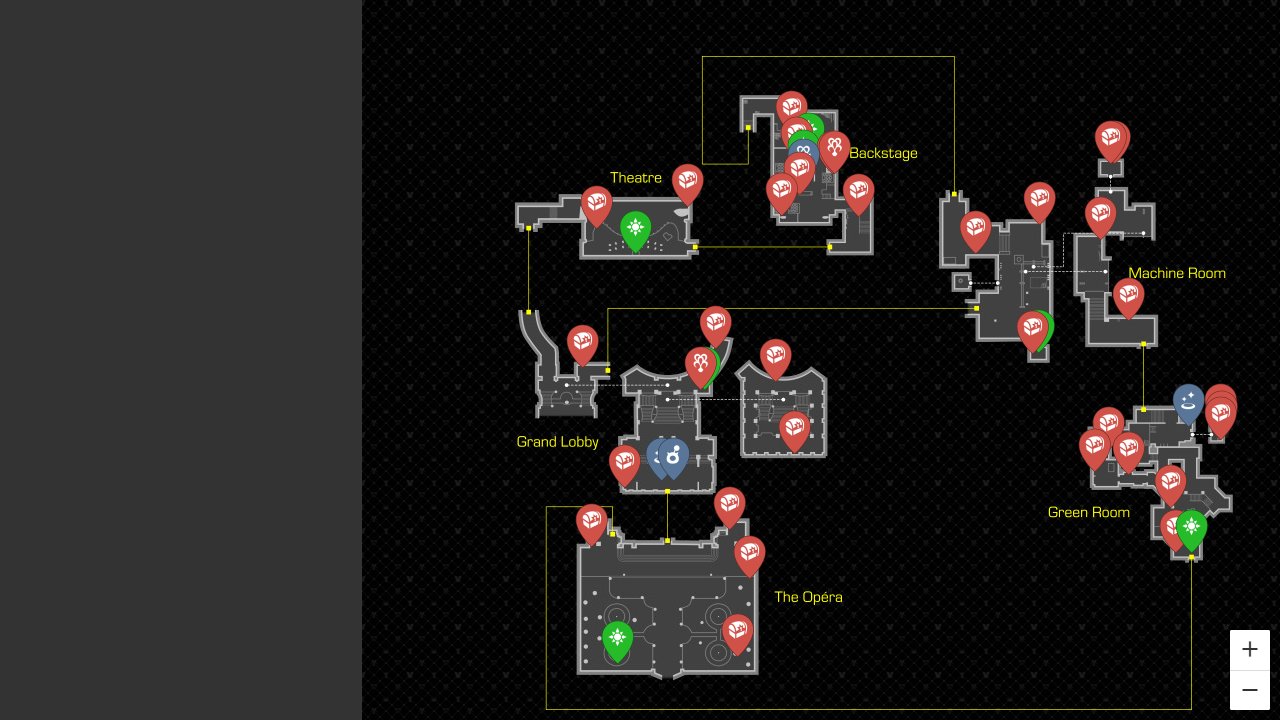The width and height of the screenshot is (1280, 720).
Task: Zoom in with the plus button
Action: click(1249, 649)
